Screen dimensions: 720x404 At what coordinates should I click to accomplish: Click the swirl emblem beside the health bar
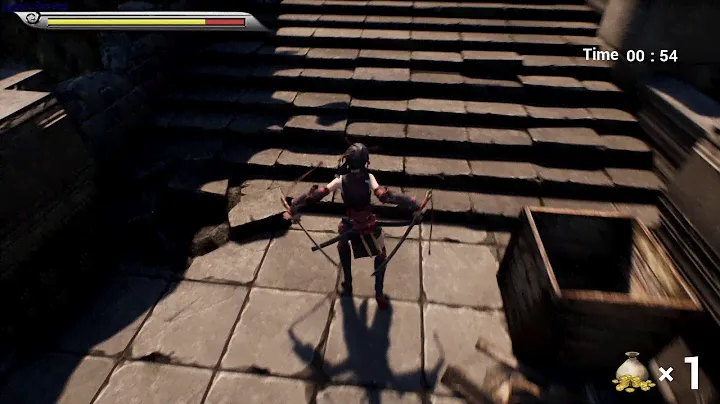[x=31, y=18]
